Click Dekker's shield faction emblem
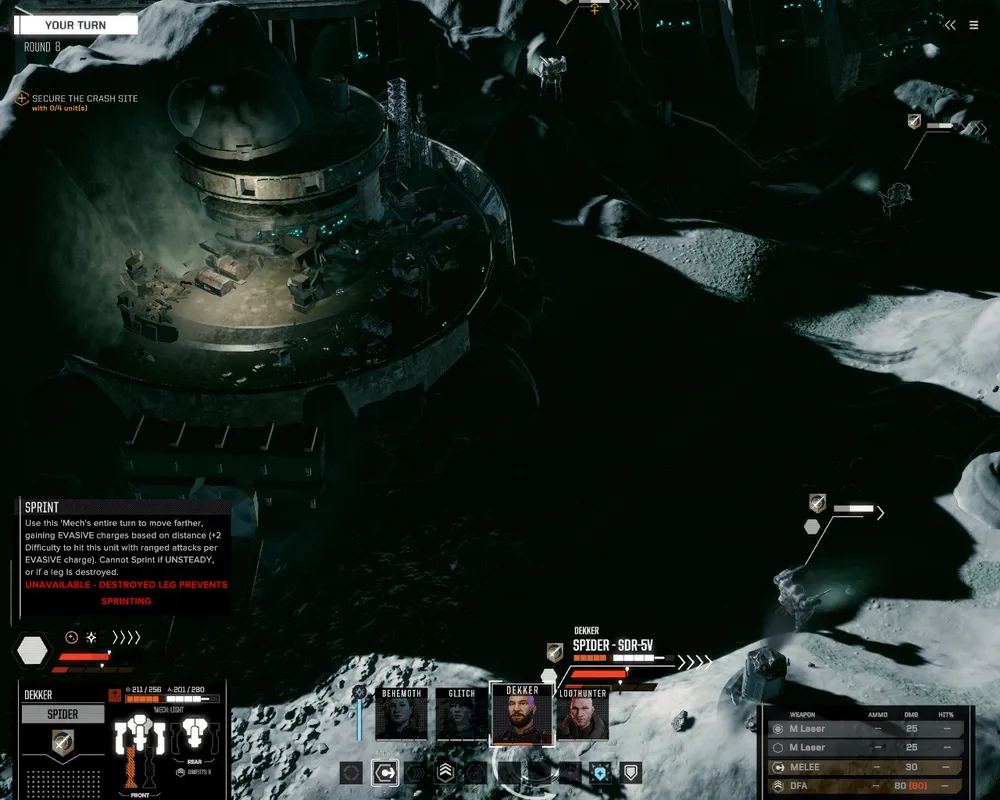This screenshot has width=1000, height=800. [63, 742]
